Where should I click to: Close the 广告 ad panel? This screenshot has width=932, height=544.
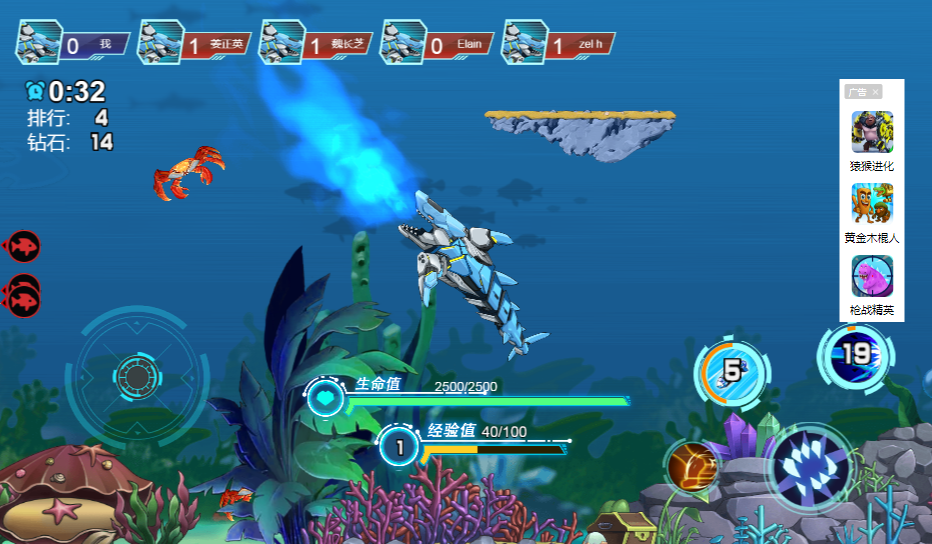tap(876, 92)
